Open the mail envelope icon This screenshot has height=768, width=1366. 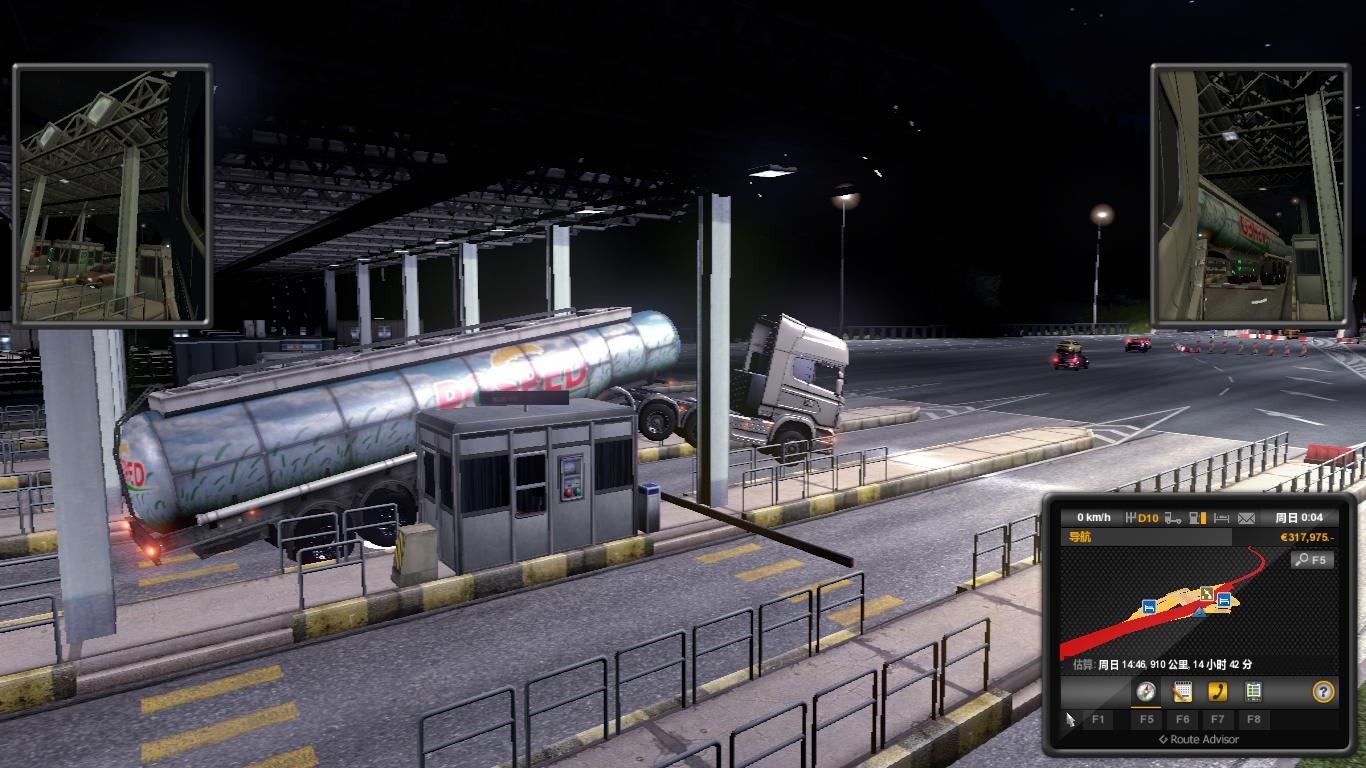pos(1246,518)
